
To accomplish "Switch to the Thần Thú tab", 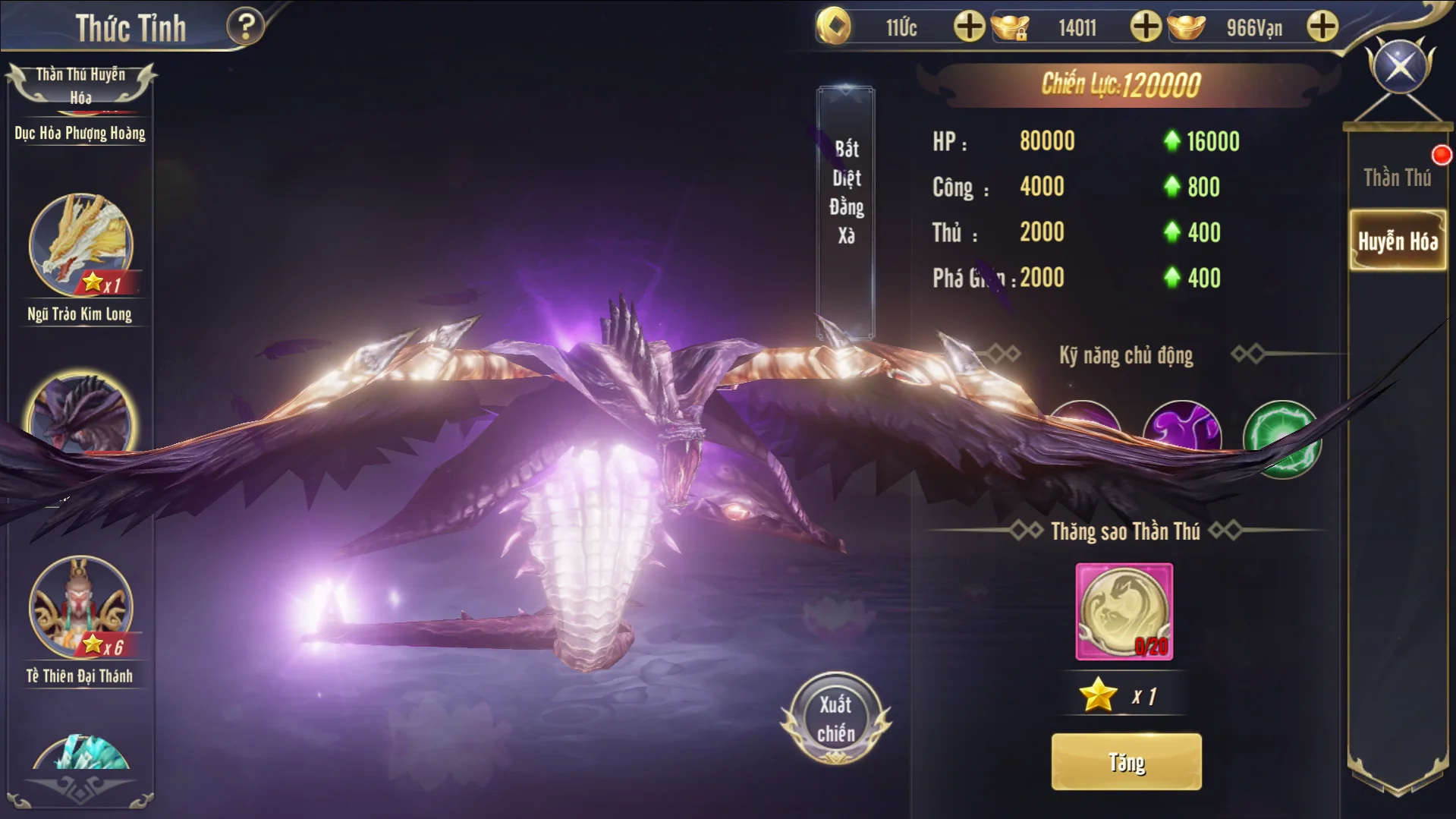I will pyautogui.click(x=1397, y=178).
